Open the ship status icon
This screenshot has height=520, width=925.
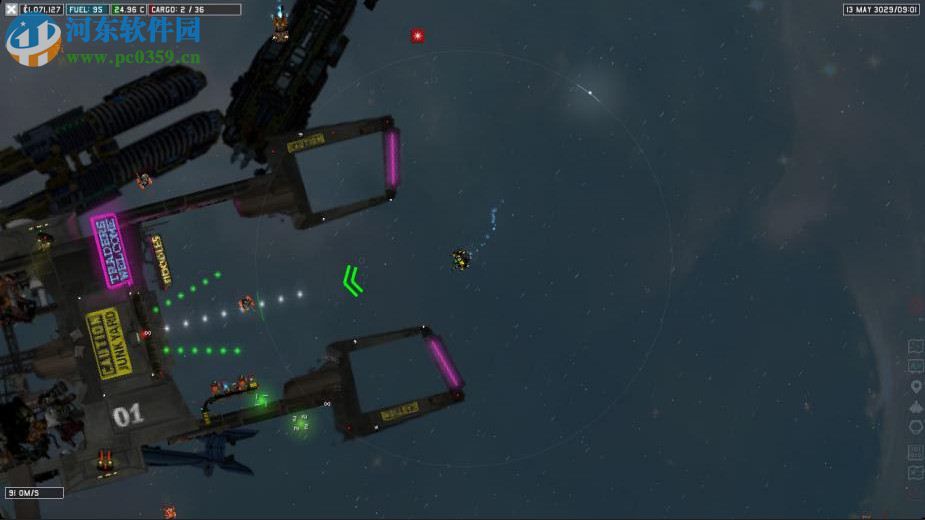[x=915, y=407]
